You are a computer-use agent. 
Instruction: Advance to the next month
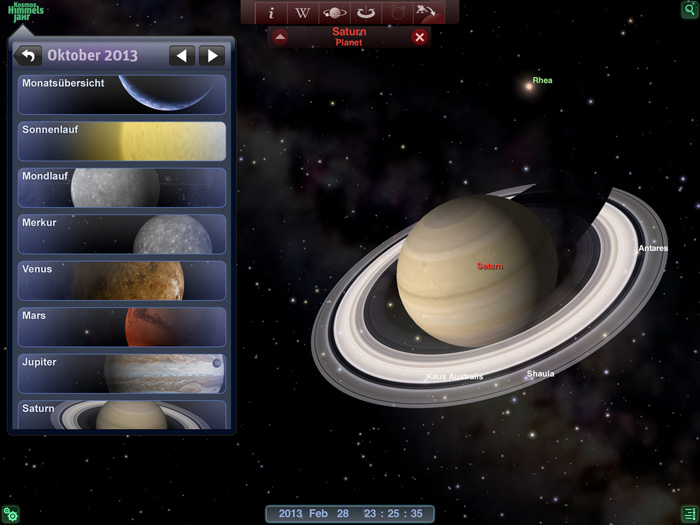[211, 56]
